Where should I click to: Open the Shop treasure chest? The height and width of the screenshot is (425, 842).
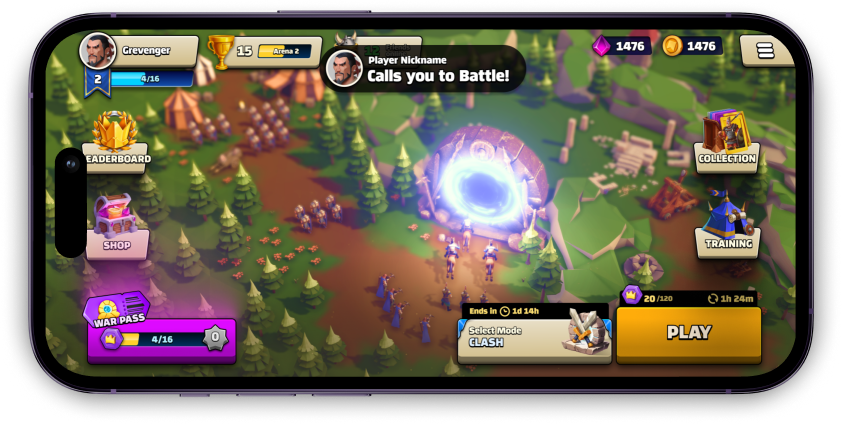[x=116, y=226]
